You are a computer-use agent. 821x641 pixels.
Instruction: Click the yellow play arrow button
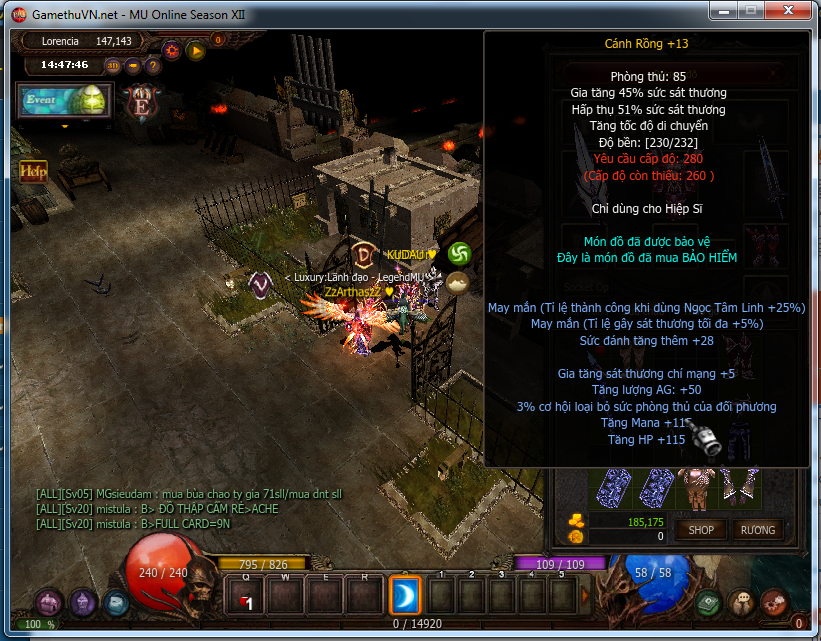pos(195,49)
